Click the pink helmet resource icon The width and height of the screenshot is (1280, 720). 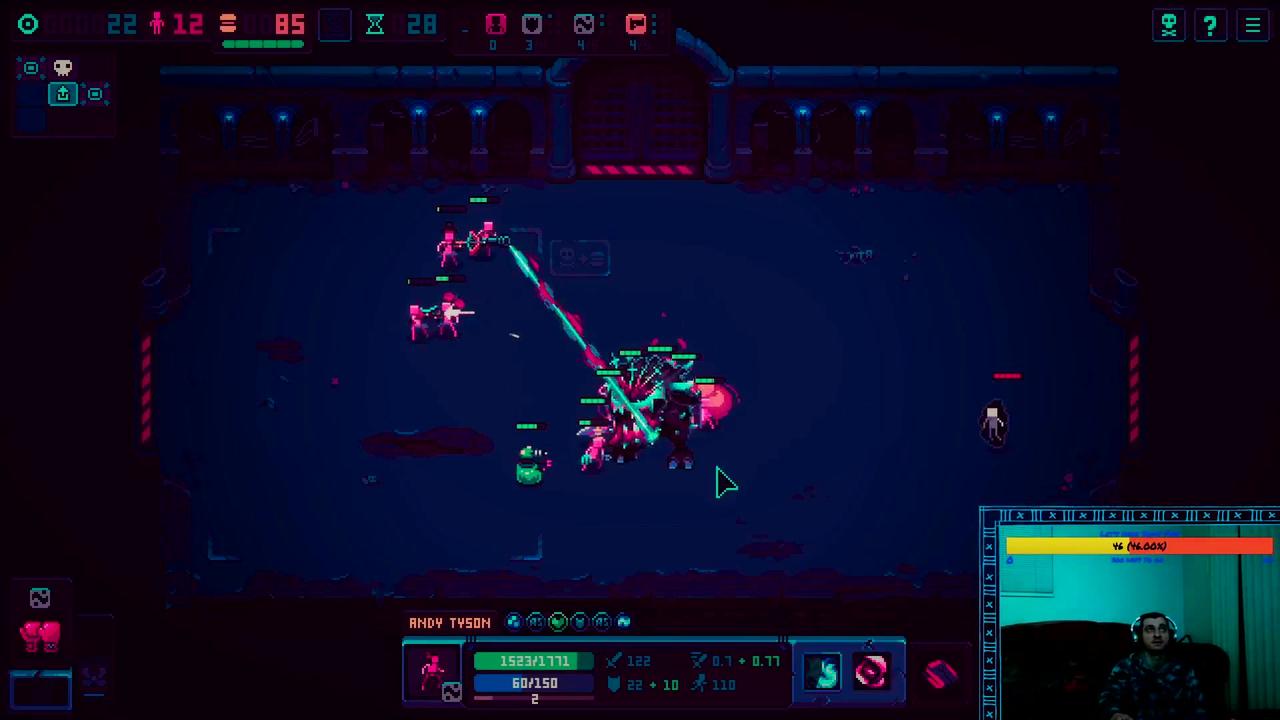pyautogui.click(x=495, y=24)
